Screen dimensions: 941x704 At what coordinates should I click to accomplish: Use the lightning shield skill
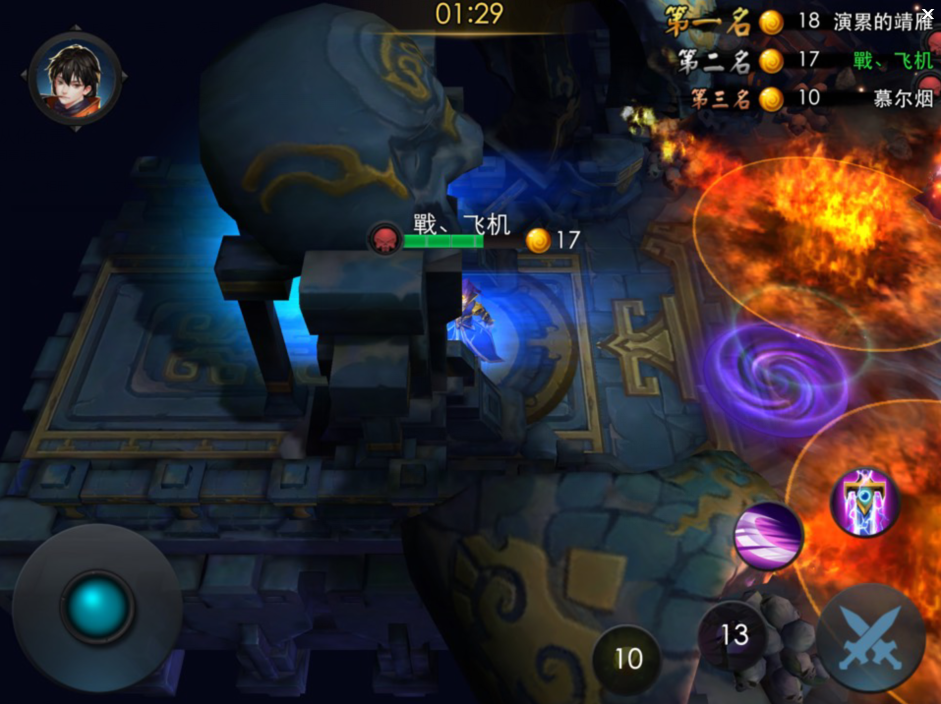point(865,503)
